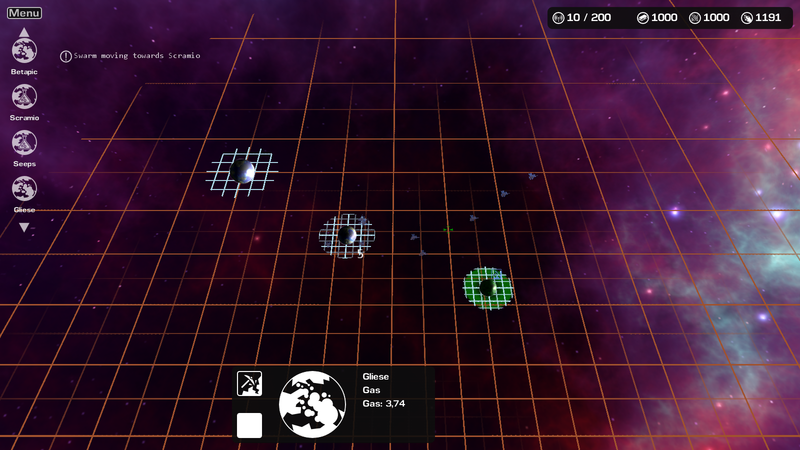Click the blank white square button
The width and height of the screenshot is (800, 450).
[249, 425]
